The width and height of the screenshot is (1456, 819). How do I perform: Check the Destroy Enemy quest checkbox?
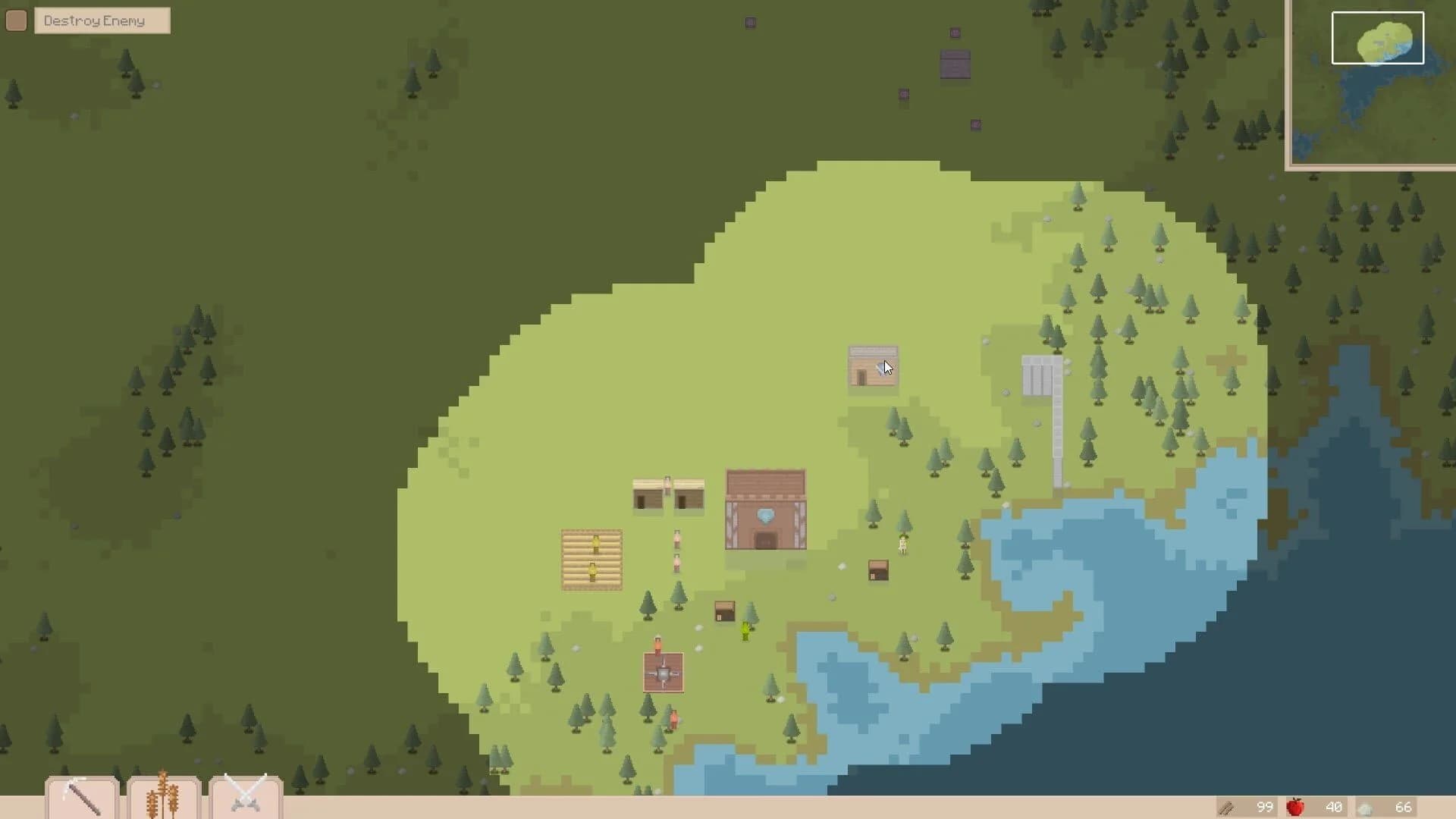pos(16,20)
